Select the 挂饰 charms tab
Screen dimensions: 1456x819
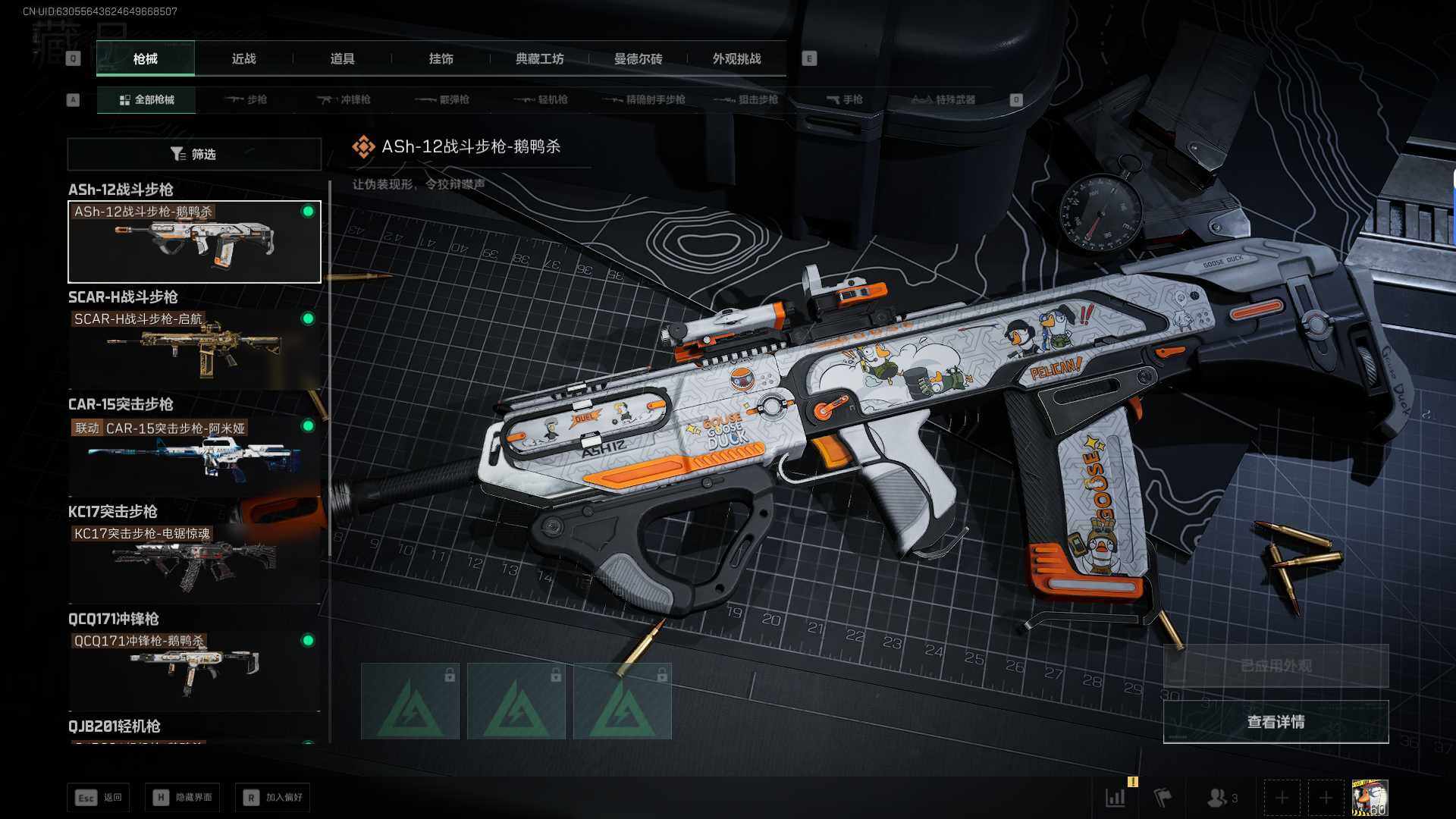(x=441, y=59)
